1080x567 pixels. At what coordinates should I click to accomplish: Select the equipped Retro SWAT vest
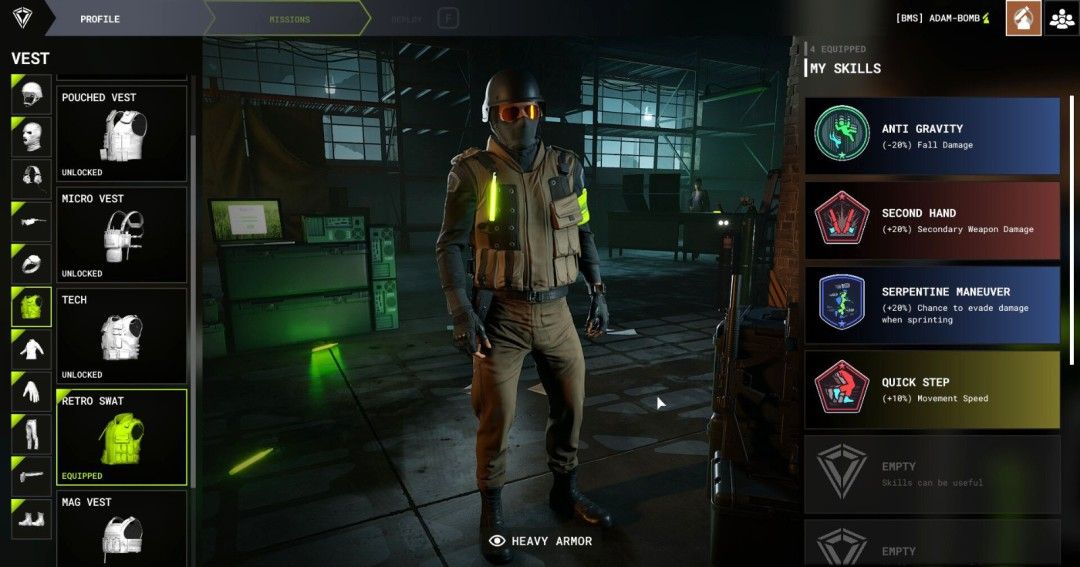(121, 437)
